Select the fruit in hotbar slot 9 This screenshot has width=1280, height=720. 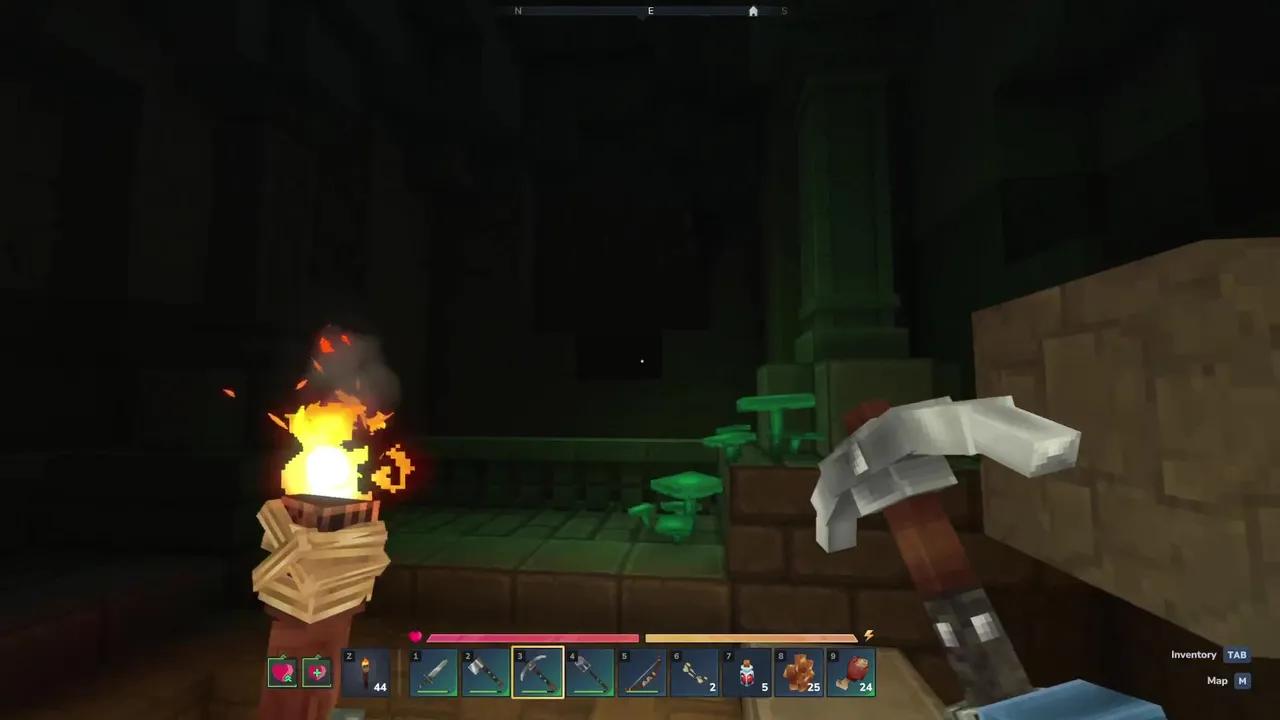(853, 671)
